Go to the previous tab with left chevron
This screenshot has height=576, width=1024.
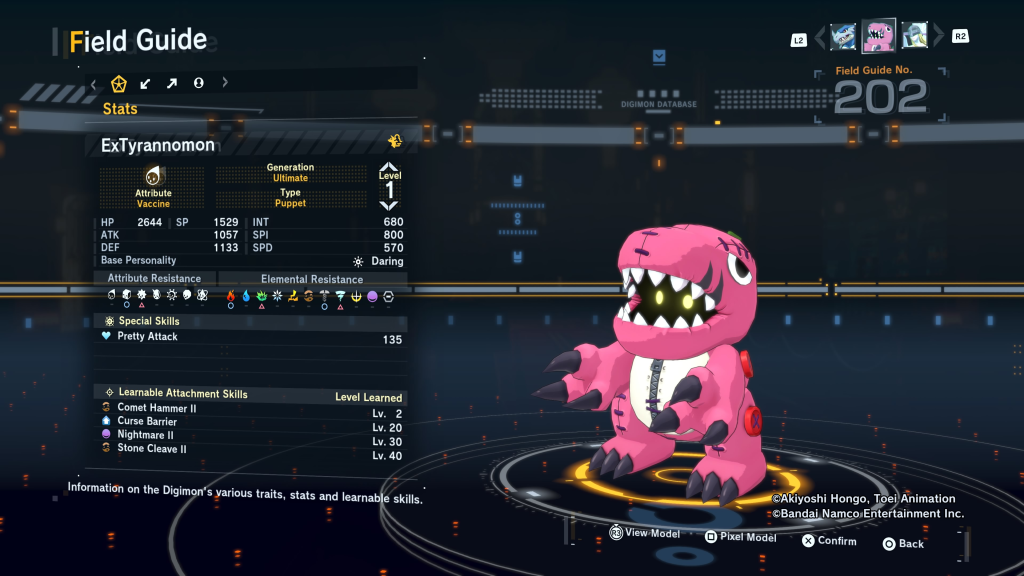(93, 83)
